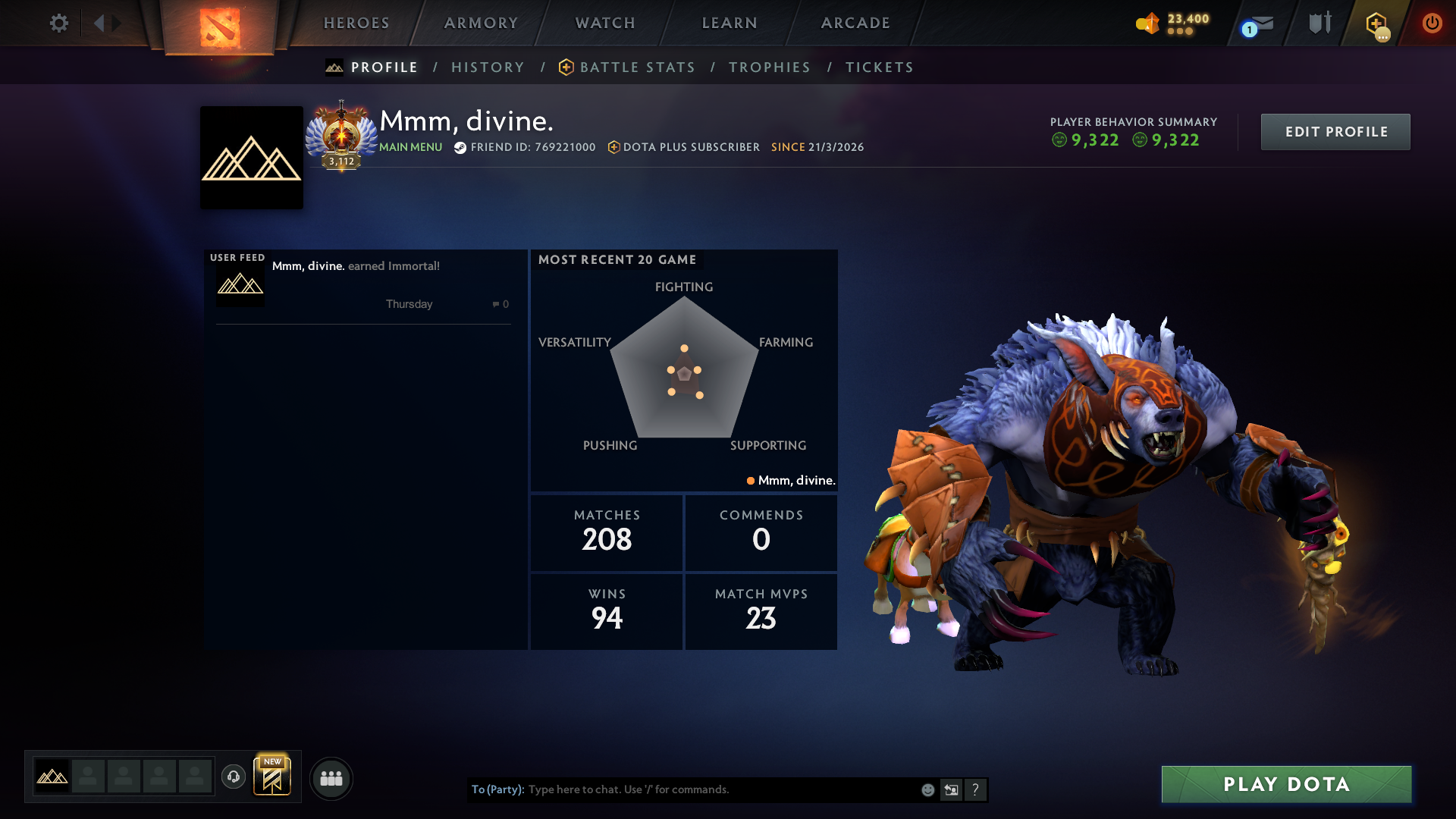1456x819 pixels.
Task: Open the Battle Pass item marked NEW
Action: coord(272,777)
